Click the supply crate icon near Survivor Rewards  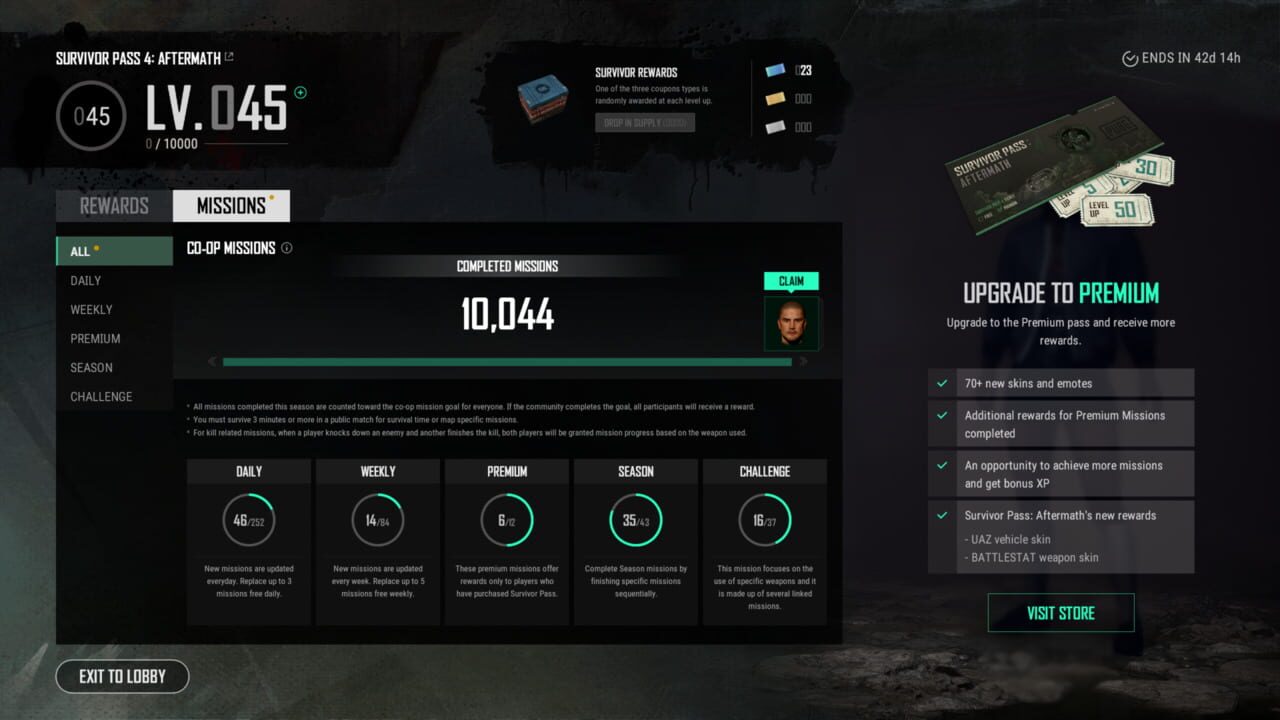(x=543, y=99)
